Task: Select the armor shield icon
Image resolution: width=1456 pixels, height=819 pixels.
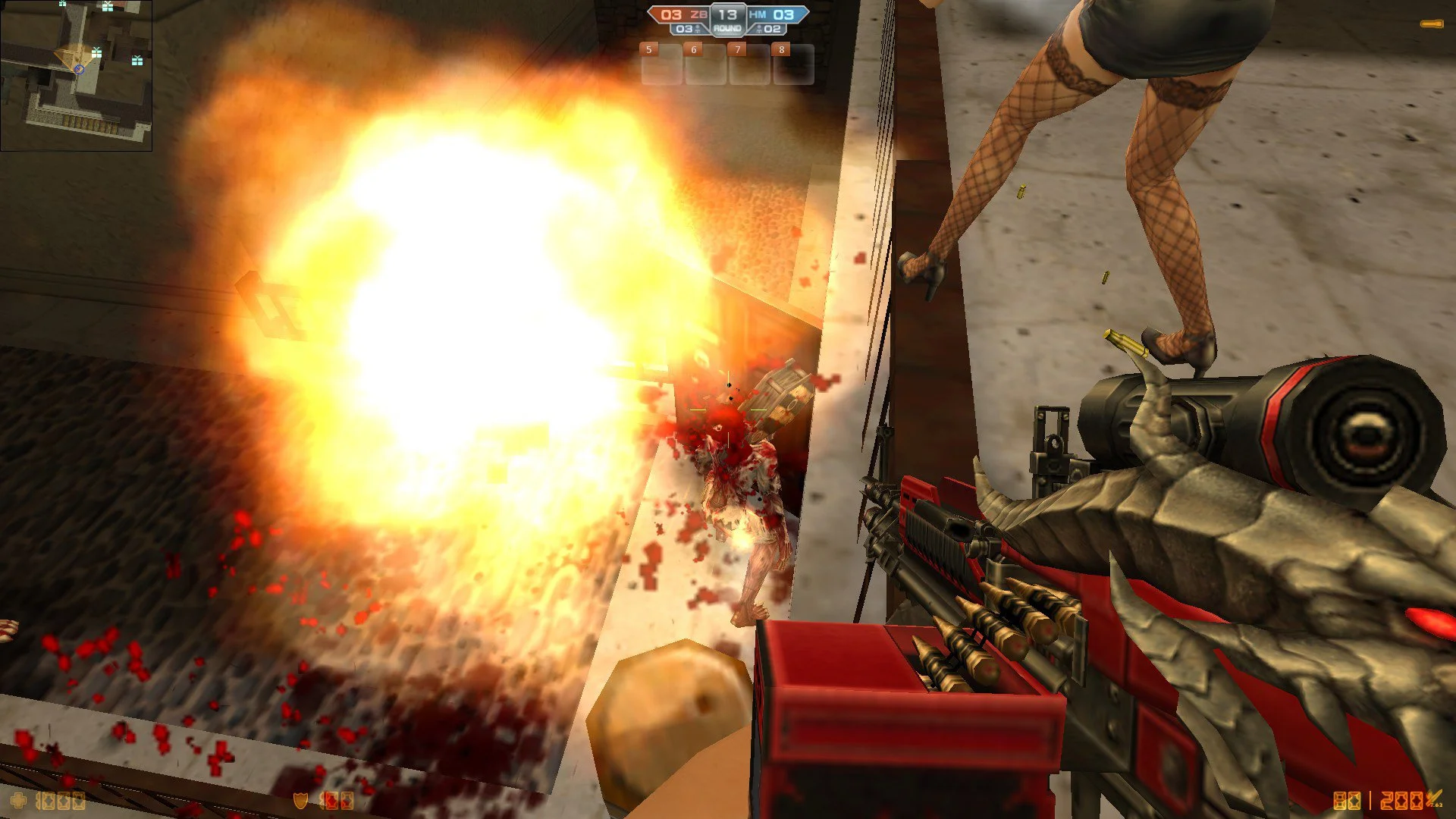Action: point(300,800)
